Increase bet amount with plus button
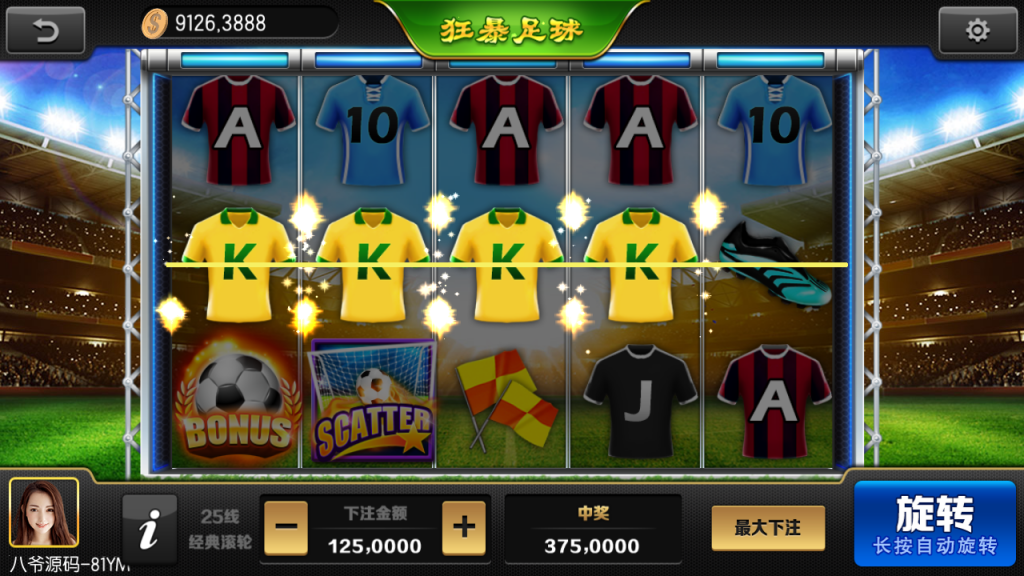Image resolution: width=1024 pixels, height=576 pixels. tap(463, 526)
